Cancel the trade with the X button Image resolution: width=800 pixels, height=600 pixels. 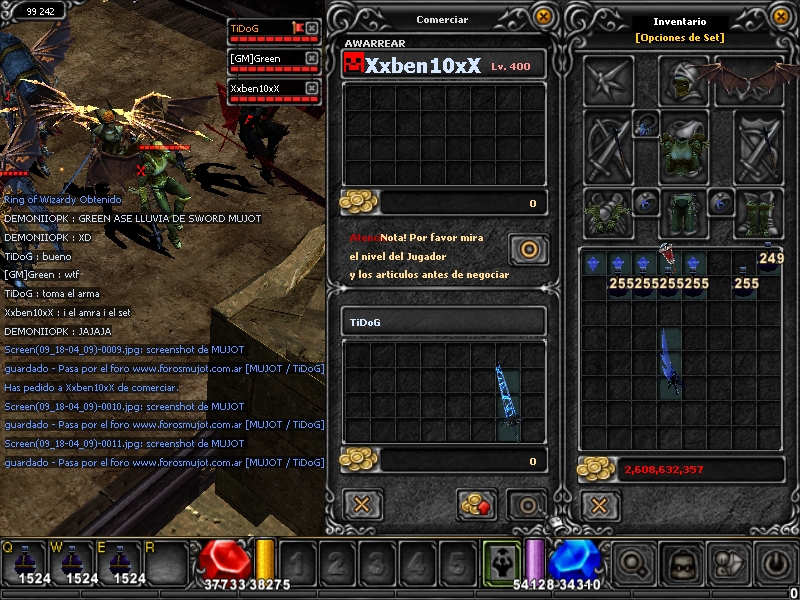(x=363, y=503)
